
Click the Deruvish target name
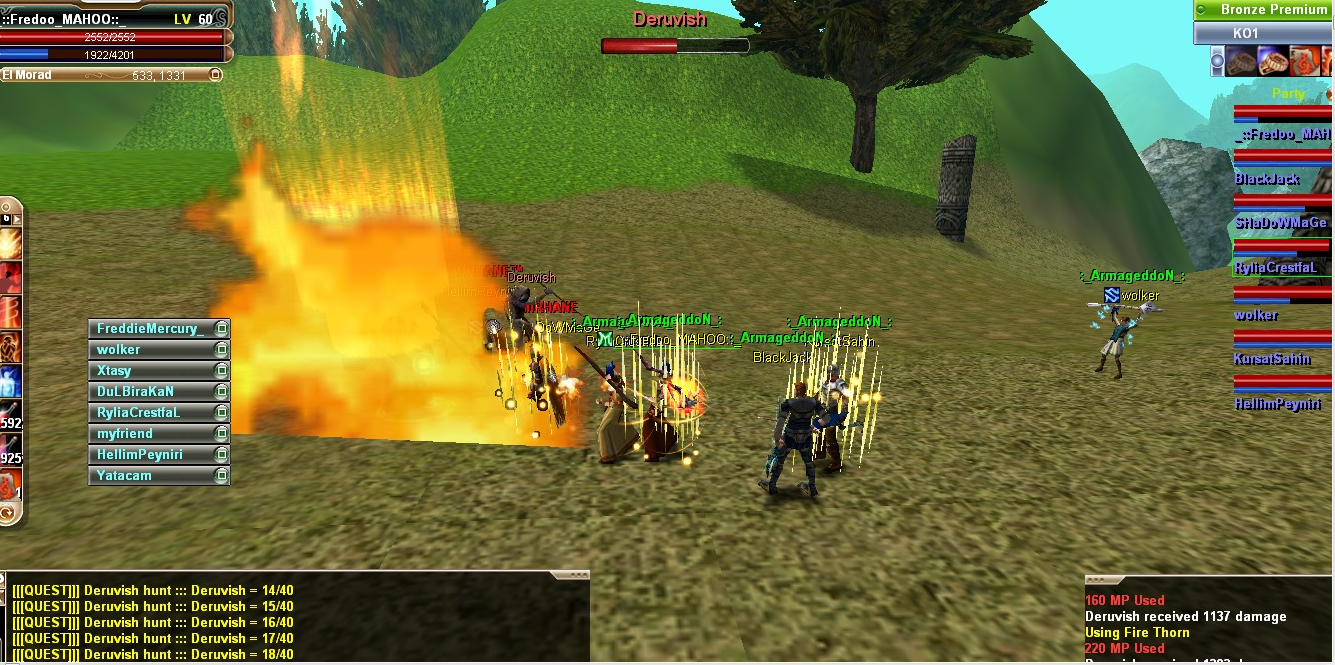669,19
